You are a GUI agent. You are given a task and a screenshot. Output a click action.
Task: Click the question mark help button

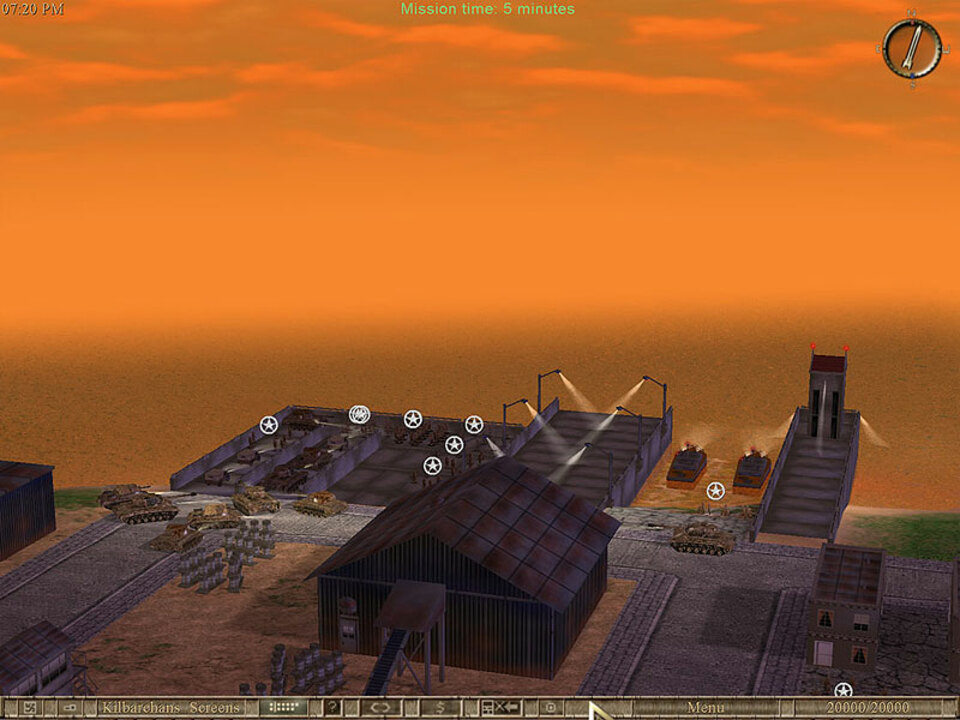(333, 708)
